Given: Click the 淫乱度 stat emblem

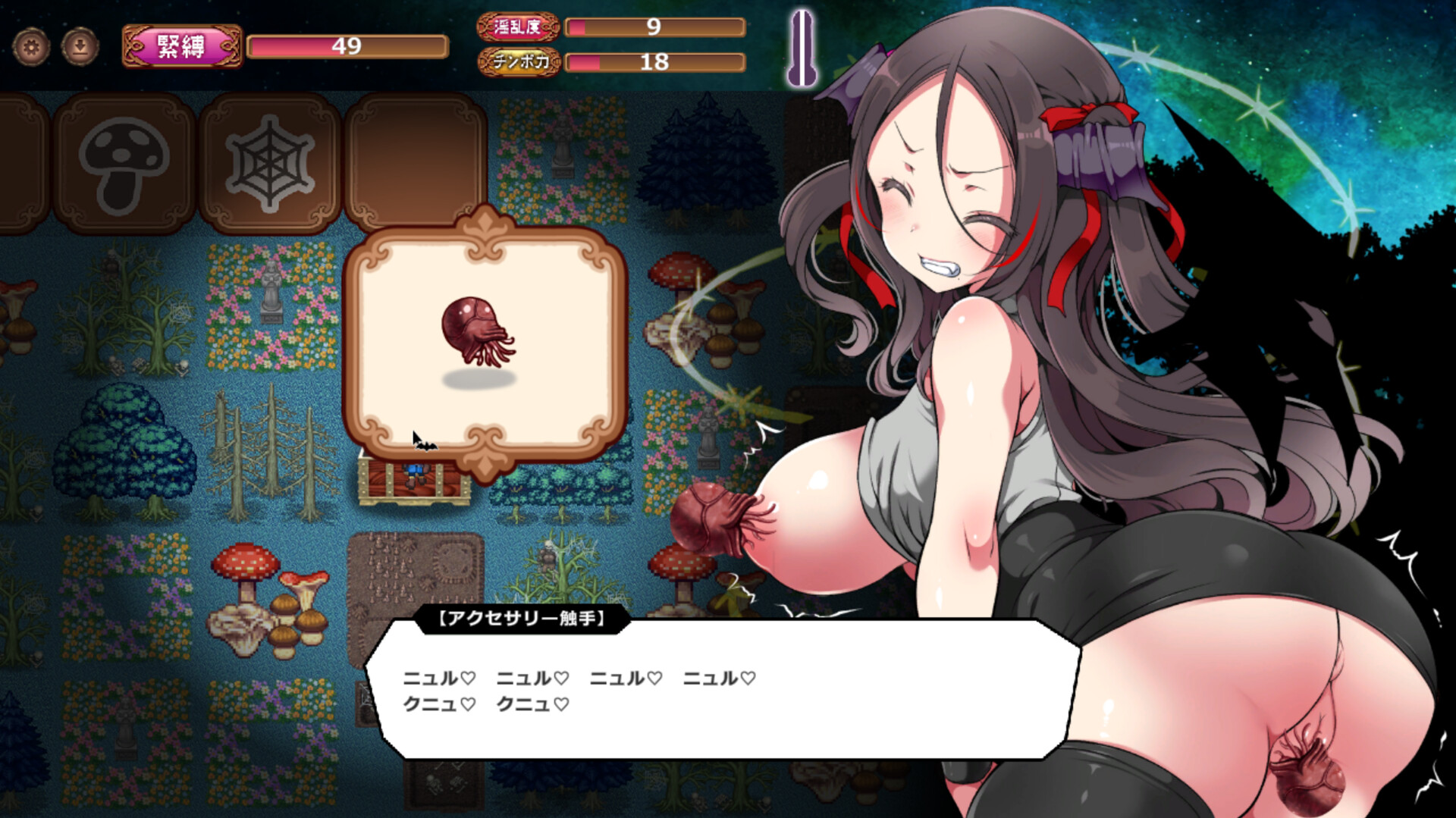Looking at the screenshot, I should (x=519, y=29).
